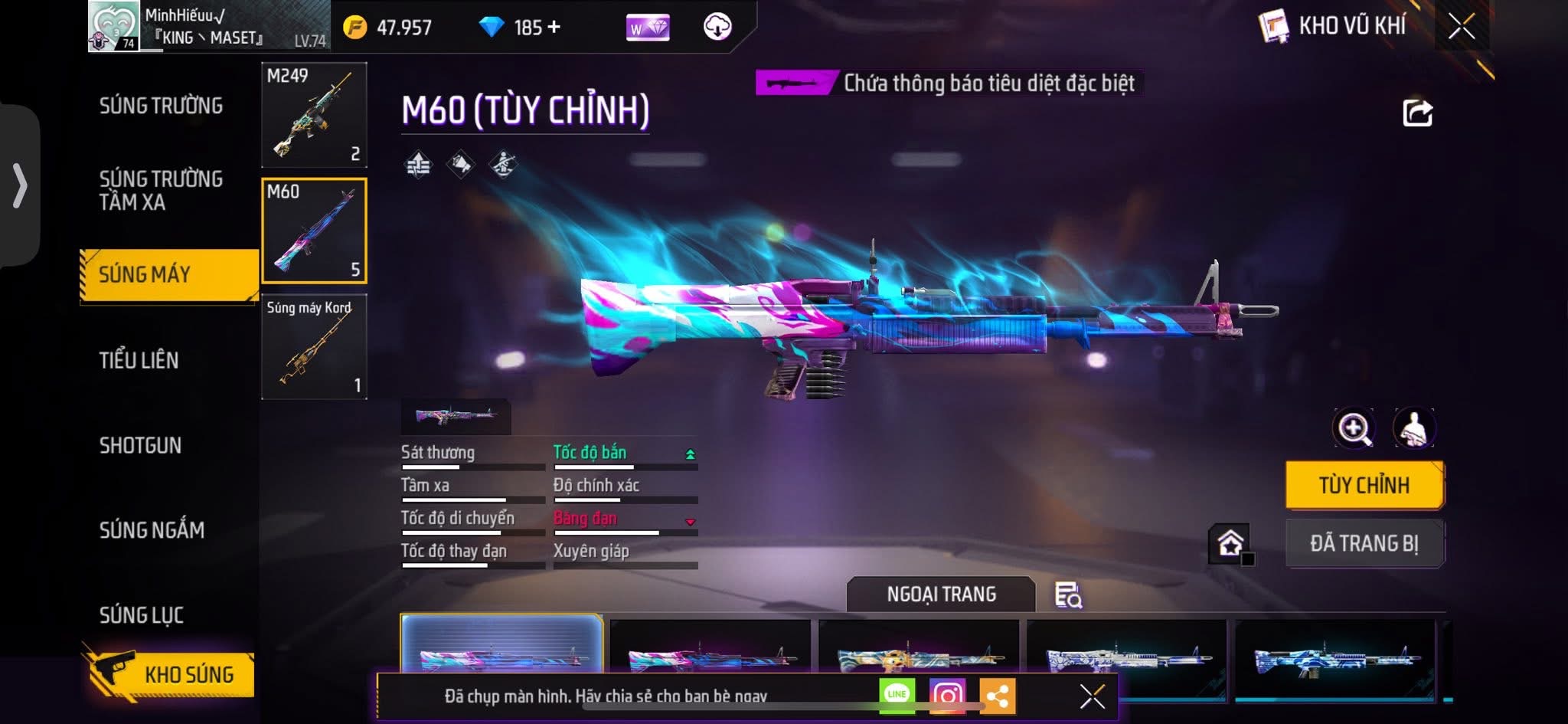Open the Tiểu Liên weapon category
The image size is (1568, 724).
pos(139,360)
